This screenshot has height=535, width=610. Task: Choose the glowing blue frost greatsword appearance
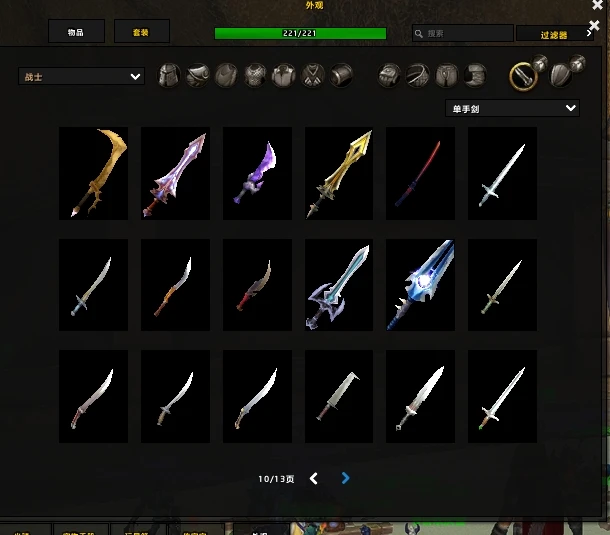pyautogui.click(x=421, y=285)
